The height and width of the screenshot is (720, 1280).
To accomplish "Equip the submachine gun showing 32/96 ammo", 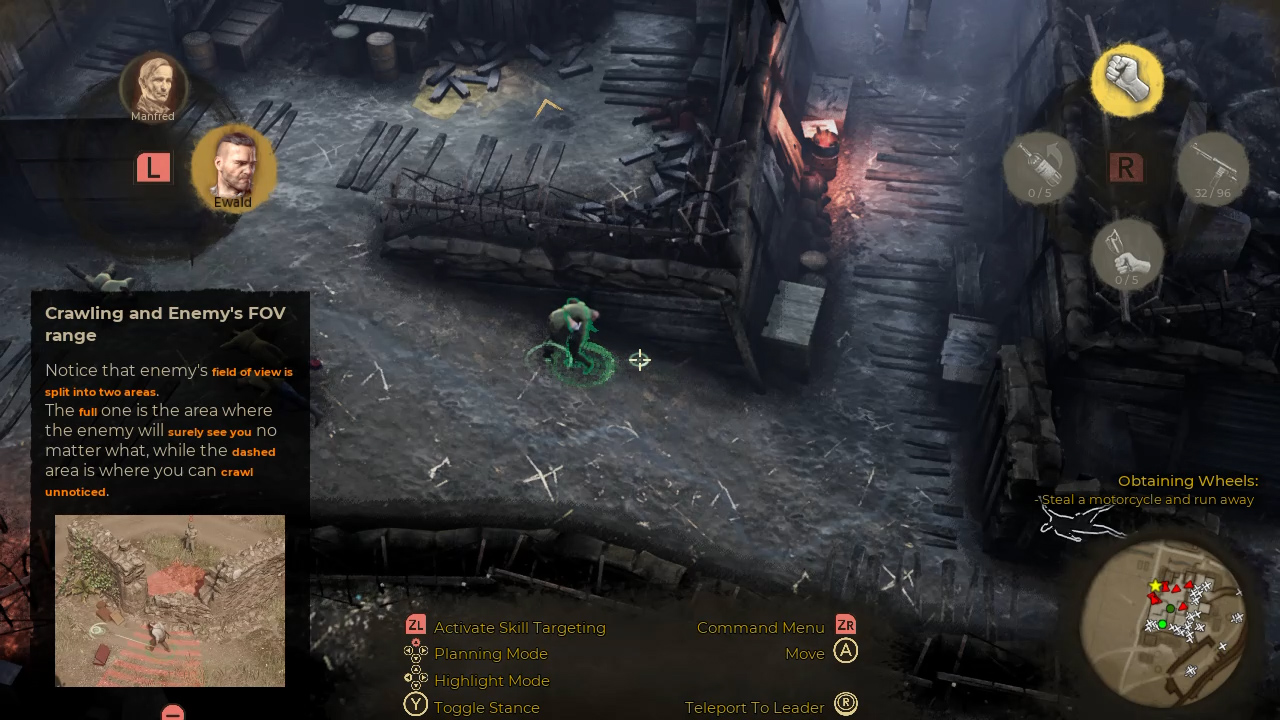I will (x=1213, y=163).
